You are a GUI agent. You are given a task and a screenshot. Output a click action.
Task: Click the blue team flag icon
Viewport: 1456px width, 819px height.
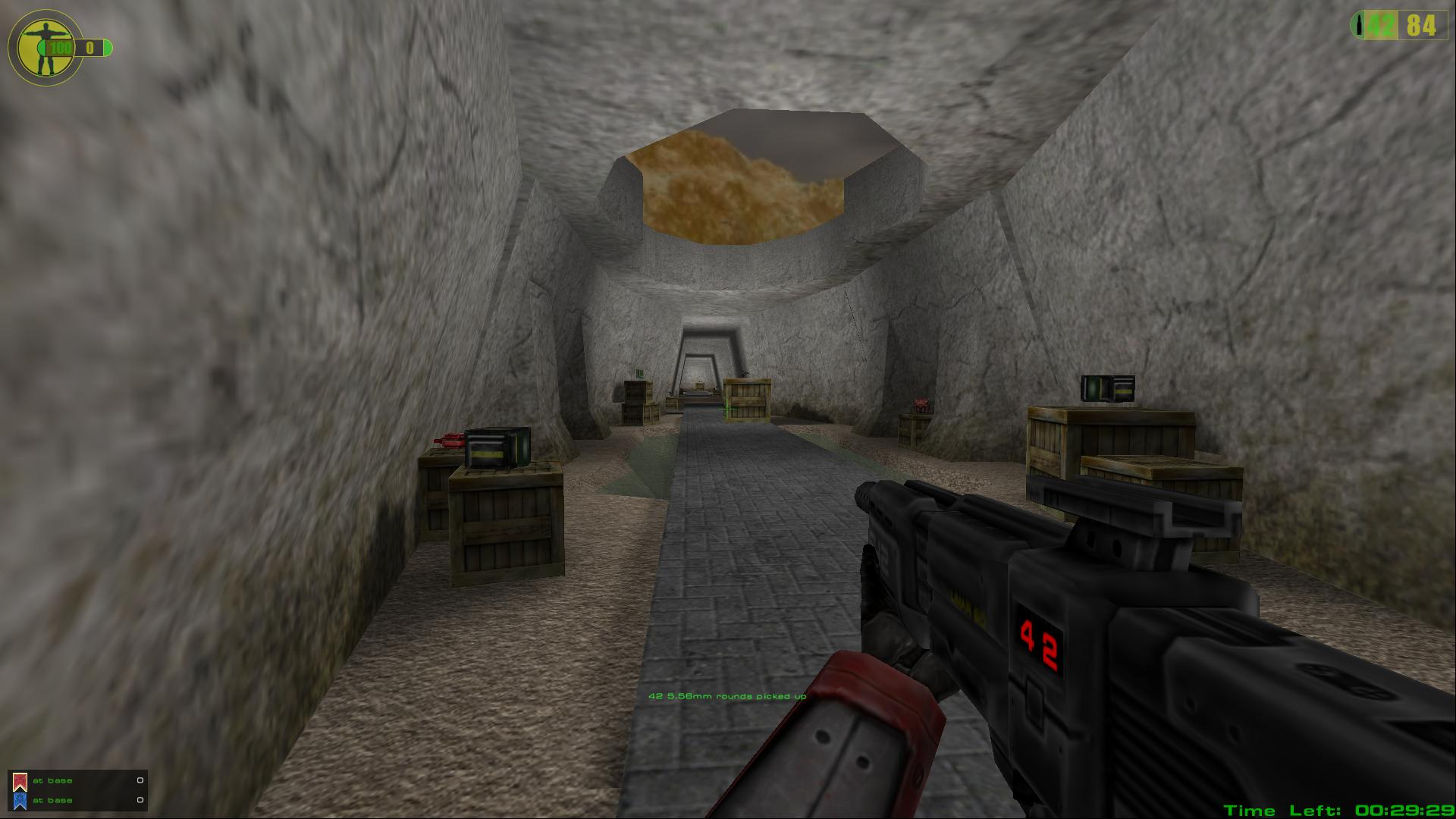[x=20, y=800]
